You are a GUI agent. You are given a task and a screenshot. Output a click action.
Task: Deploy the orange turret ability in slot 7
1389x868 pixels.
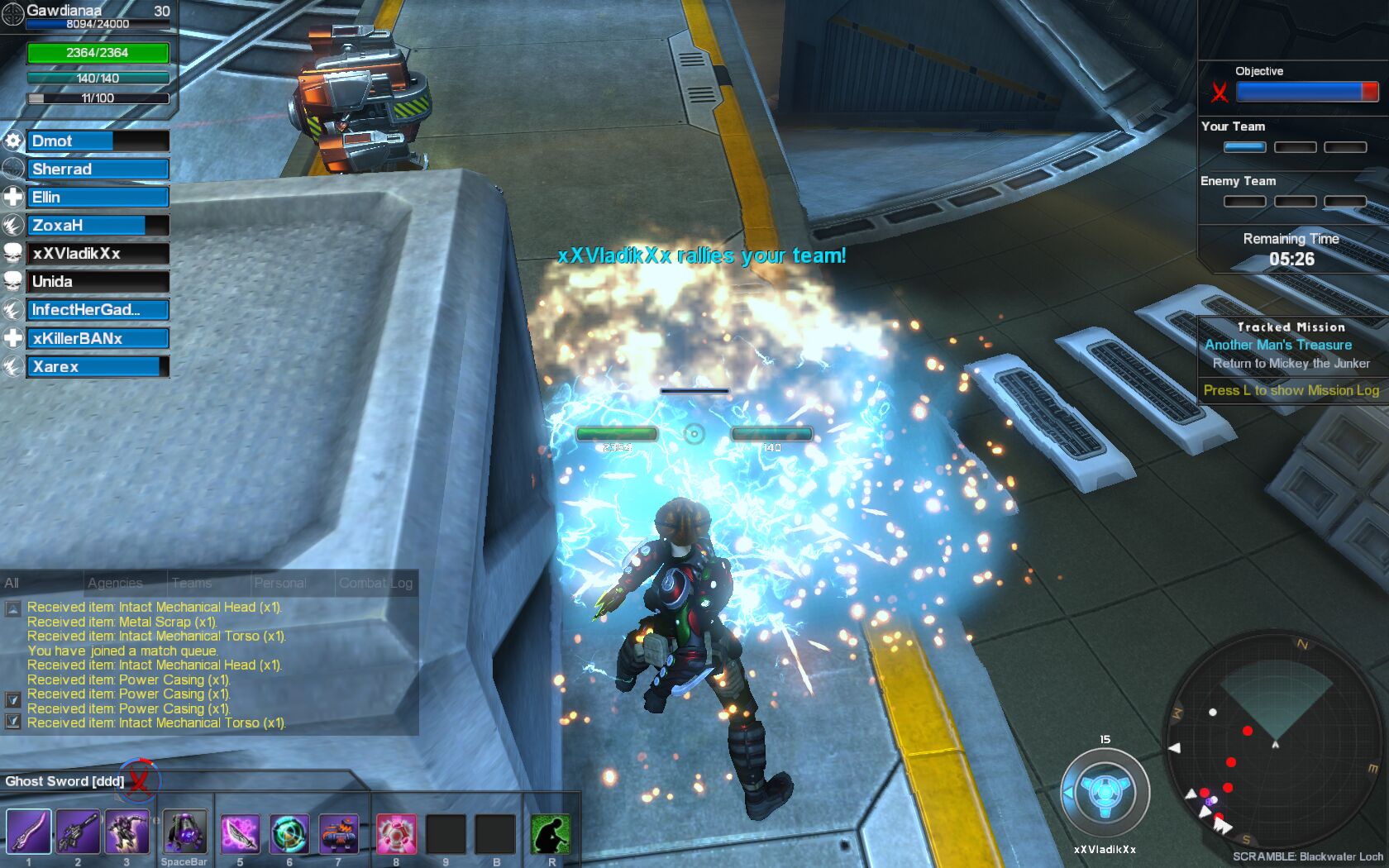338,832
